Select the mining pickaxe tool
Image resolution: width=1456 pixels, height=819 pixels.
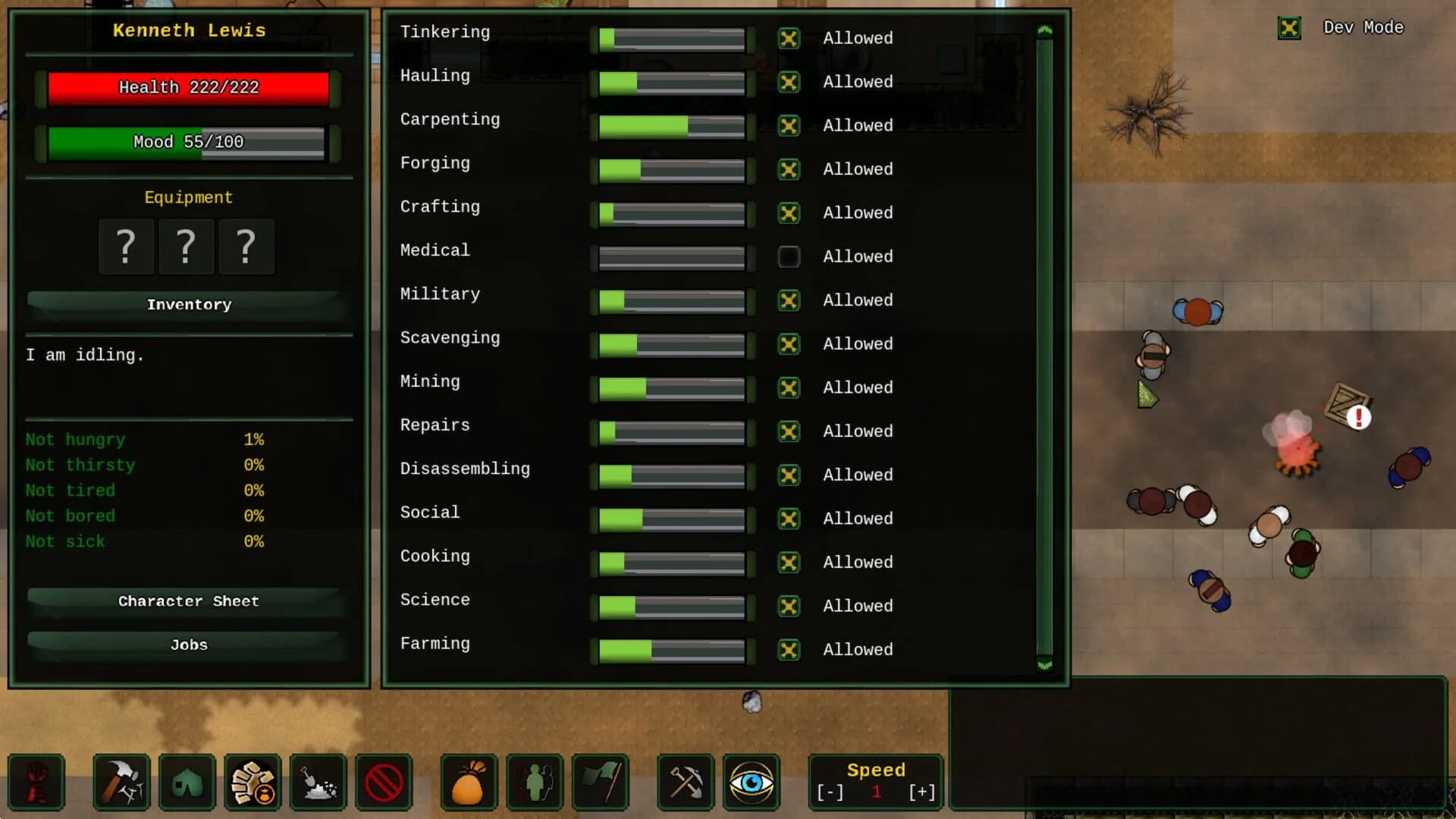(x=685, y=783)
